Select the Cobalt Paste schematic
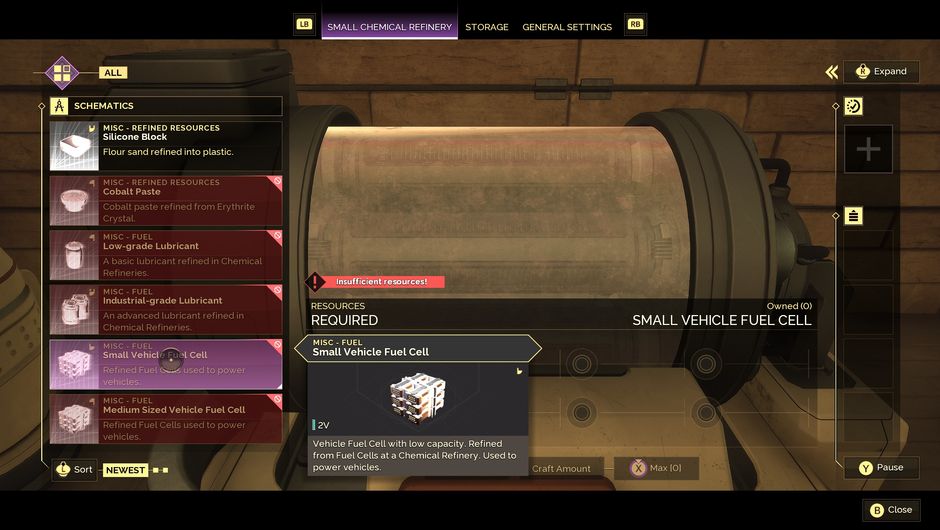This screenshot has height=530, width=940. click(166, 200)
